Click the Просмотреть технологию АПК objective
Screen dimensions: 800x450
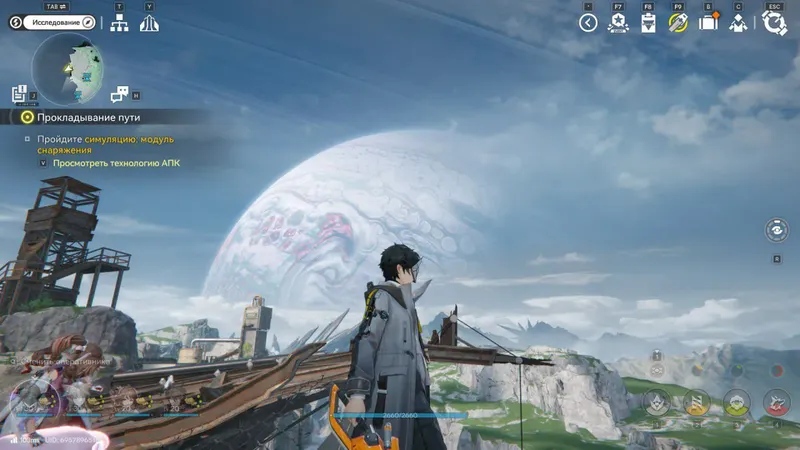pos(115,162)
